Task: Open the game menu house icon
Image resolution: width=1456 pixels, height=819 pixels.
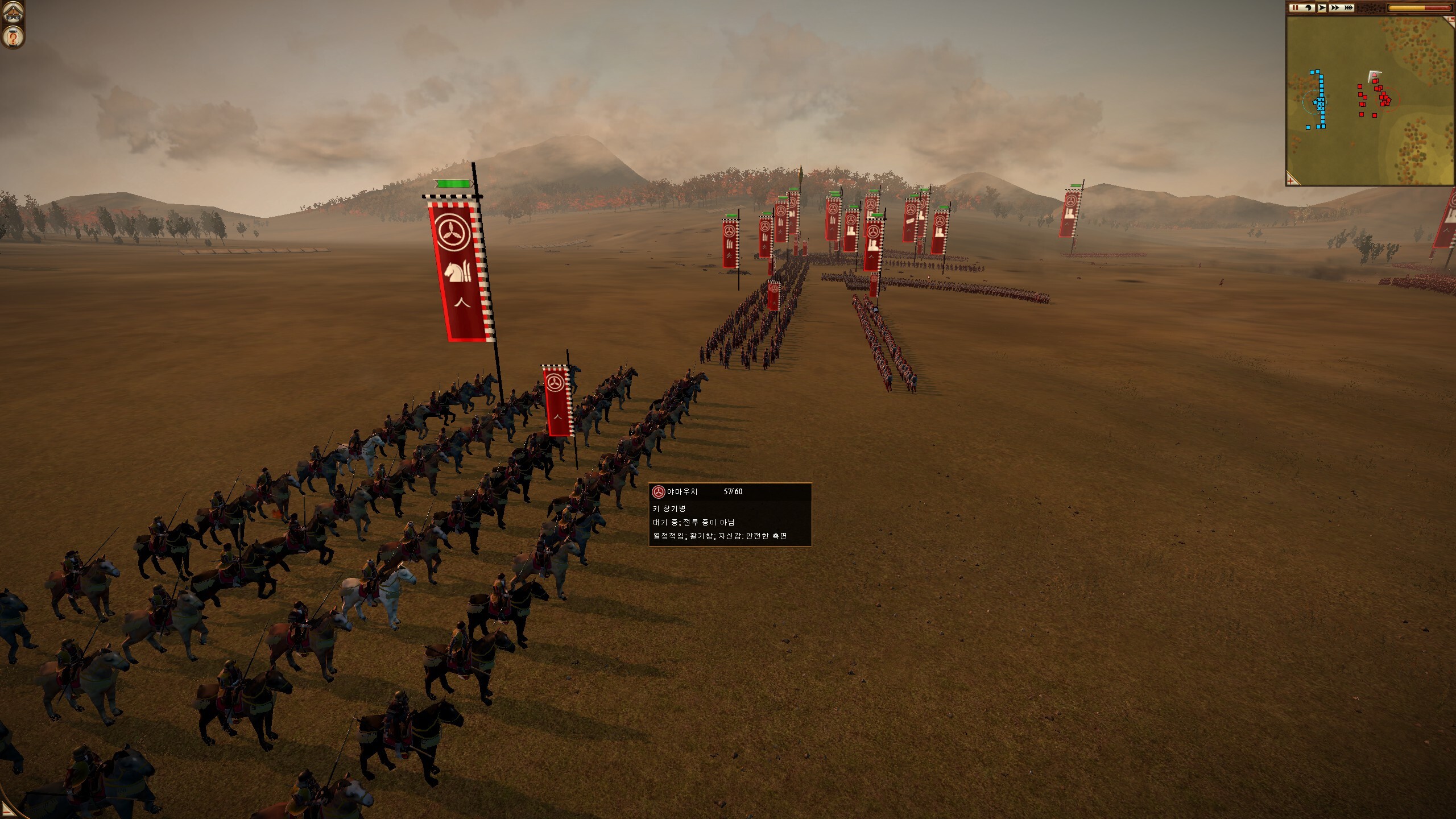Action: coord(13,13)
